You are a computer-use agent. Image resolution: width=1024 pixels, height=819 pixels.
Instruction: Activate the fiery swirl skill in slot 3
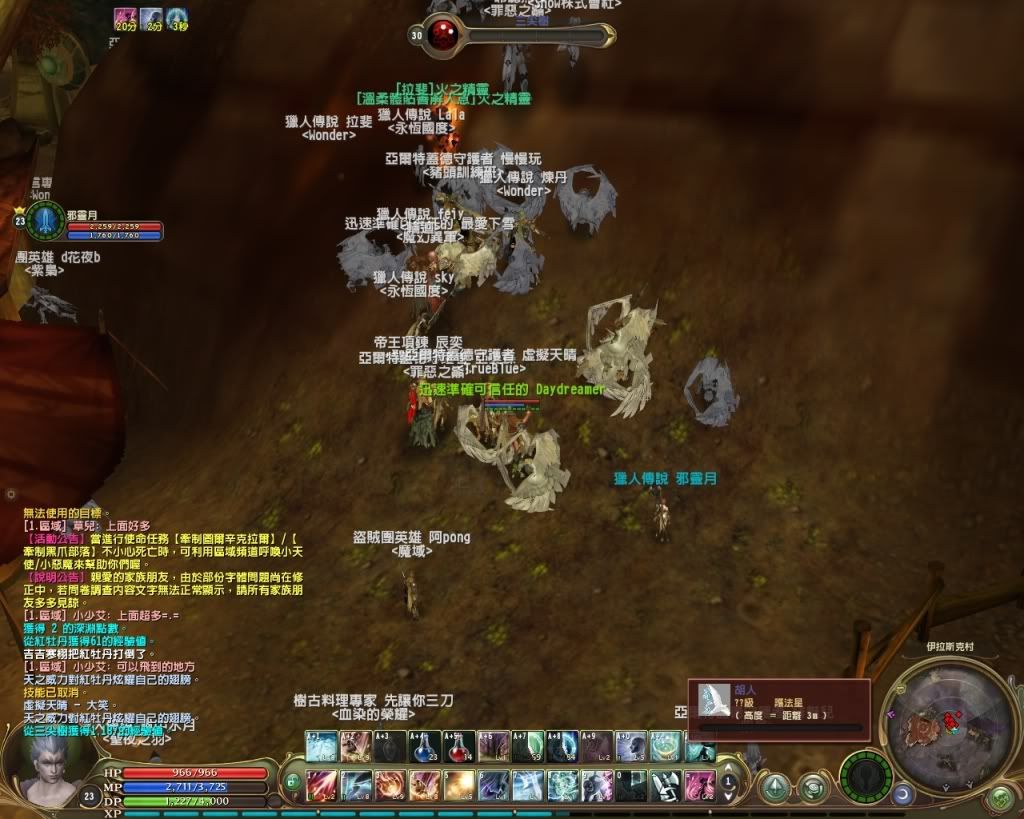click(390, 785)
